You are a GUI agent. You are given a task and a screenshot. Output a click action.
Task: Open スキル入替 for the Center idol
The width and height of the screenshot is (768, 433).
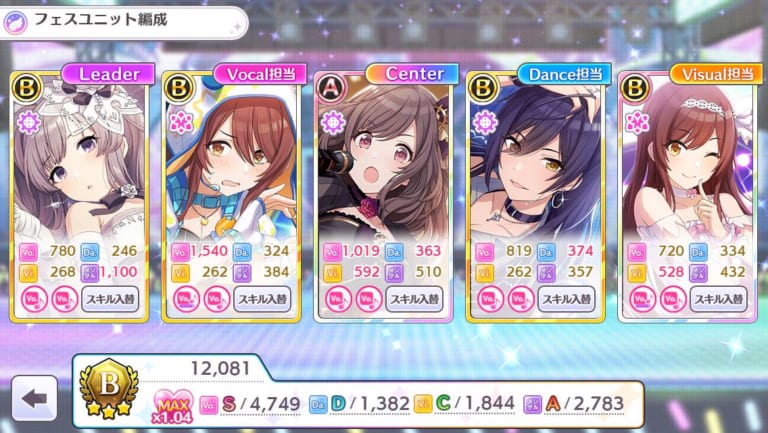(x=415, y=298)
